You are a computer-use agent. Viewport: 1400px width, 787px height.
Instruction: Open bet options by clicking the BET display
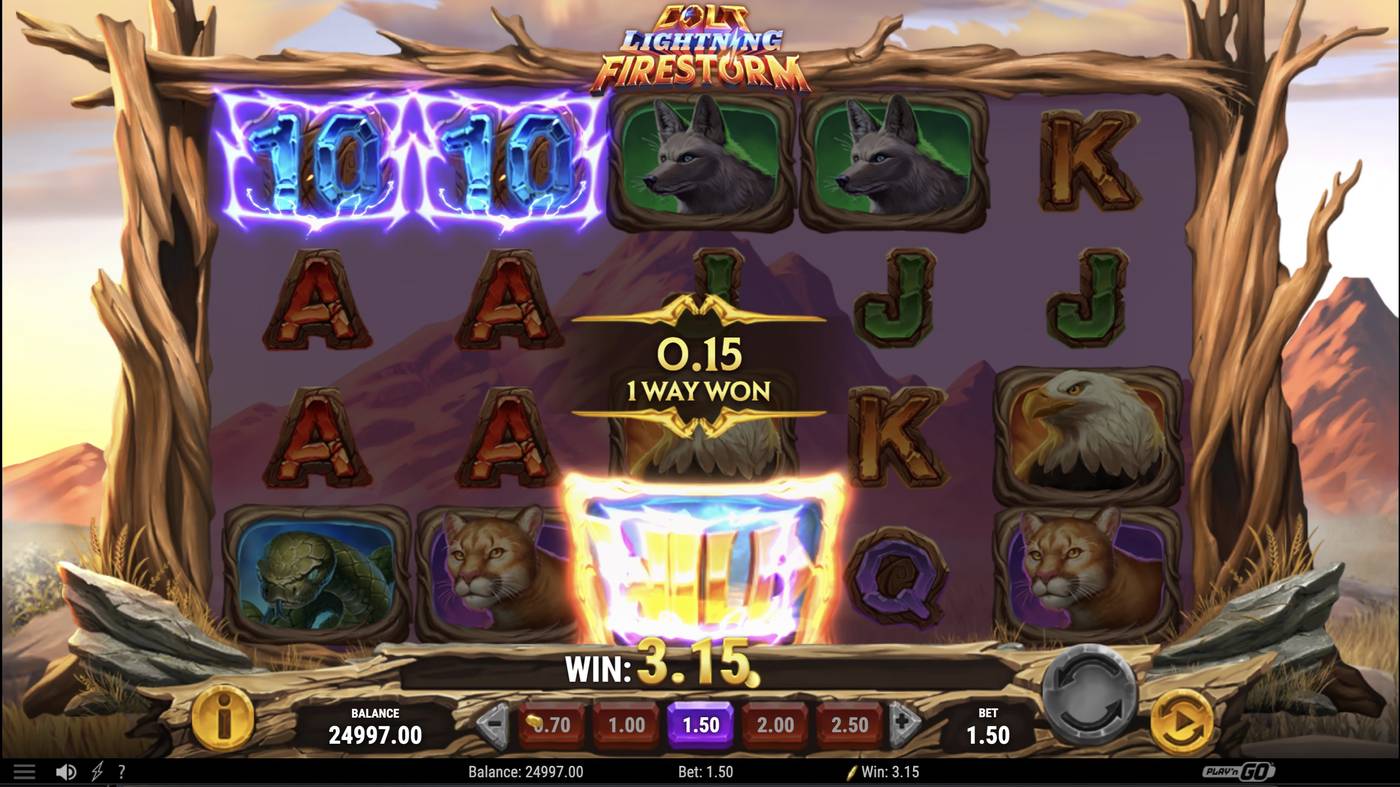point(986,725)
